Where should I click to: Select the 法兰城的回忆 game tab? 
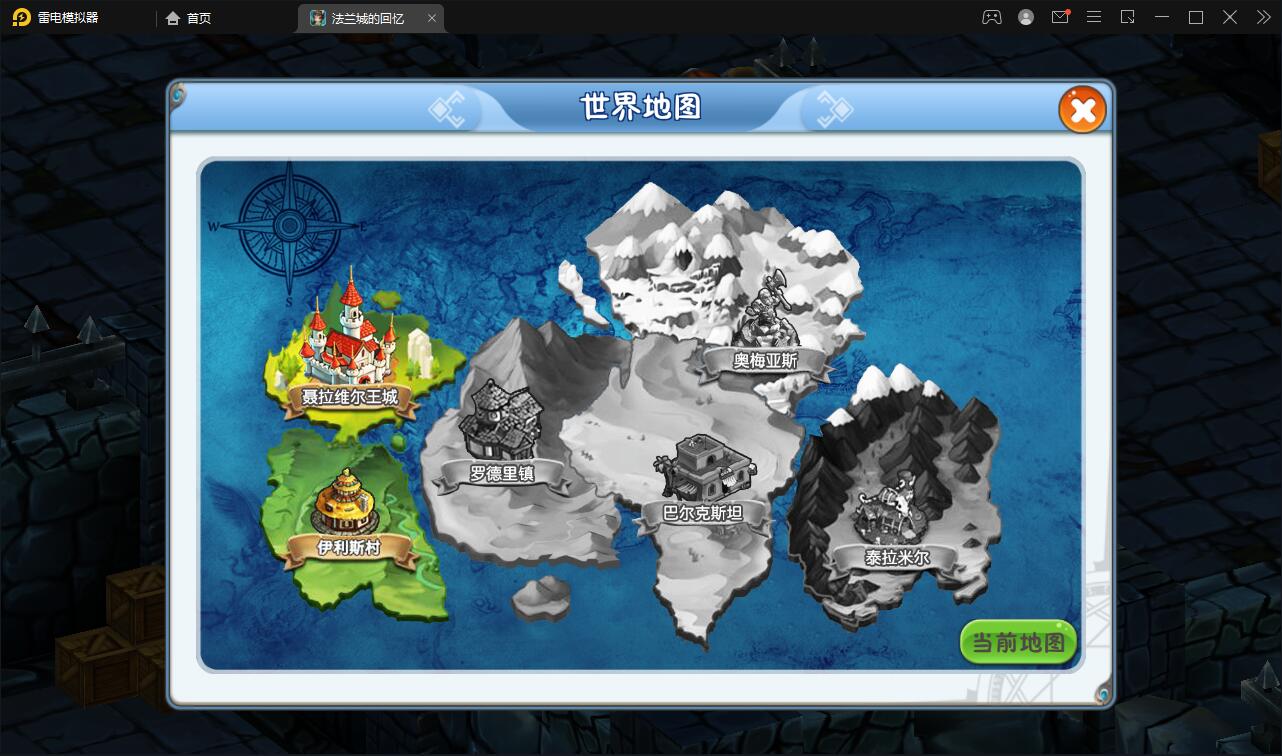click(368, 18)
